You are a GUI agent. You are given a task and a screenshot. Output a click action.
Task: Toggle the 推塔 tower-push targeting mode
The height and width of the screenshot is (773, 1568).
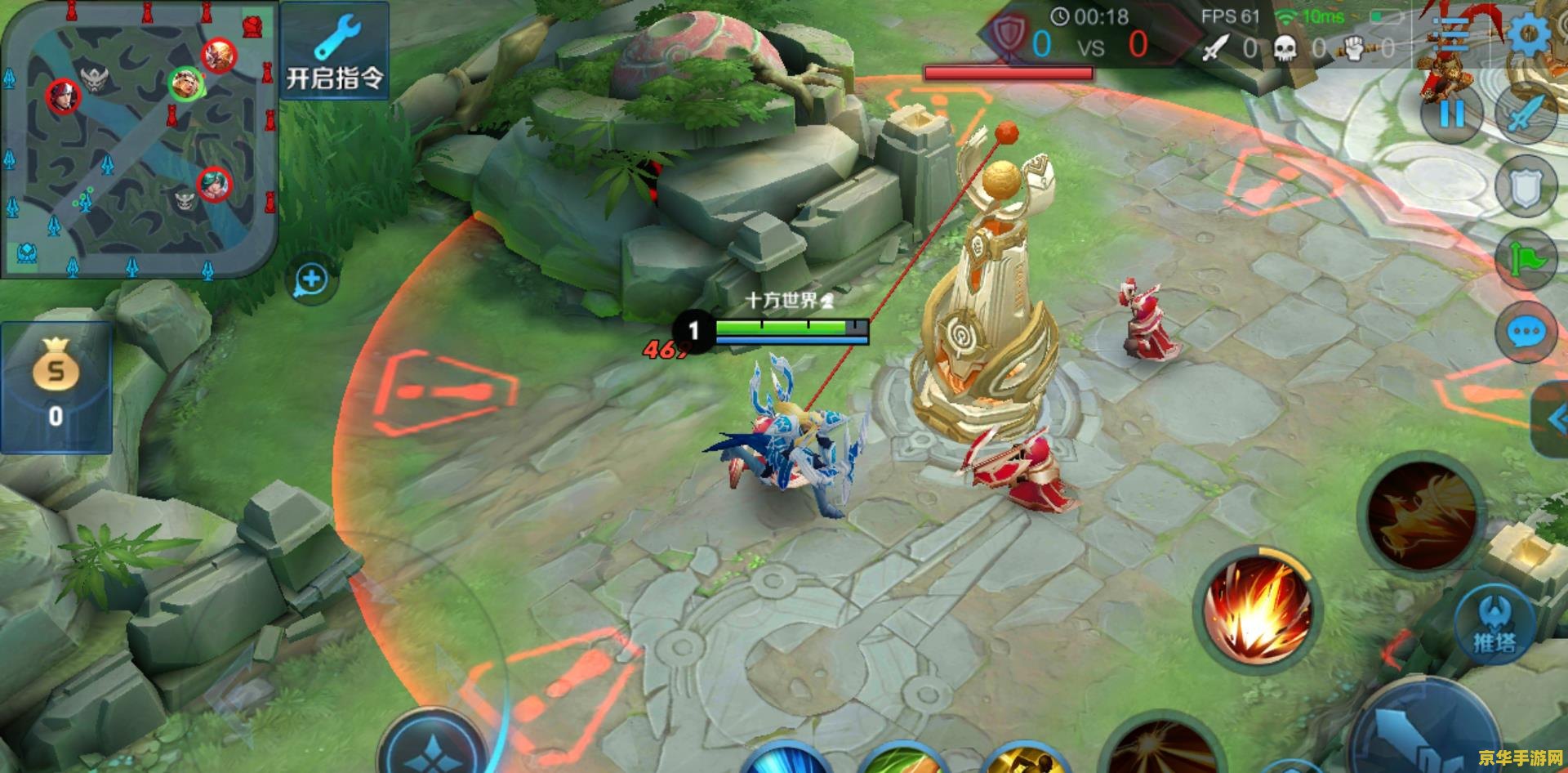(1493, 623)
